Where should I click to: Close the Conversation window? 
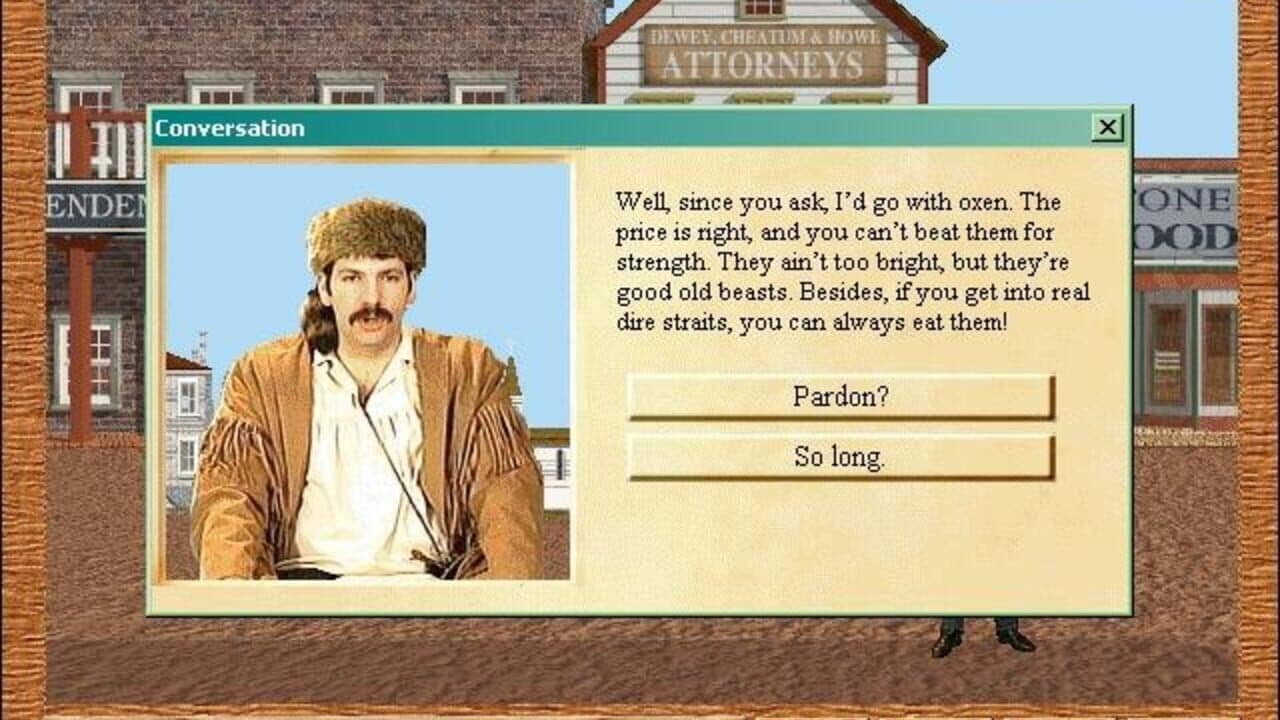pos(1108,127)
